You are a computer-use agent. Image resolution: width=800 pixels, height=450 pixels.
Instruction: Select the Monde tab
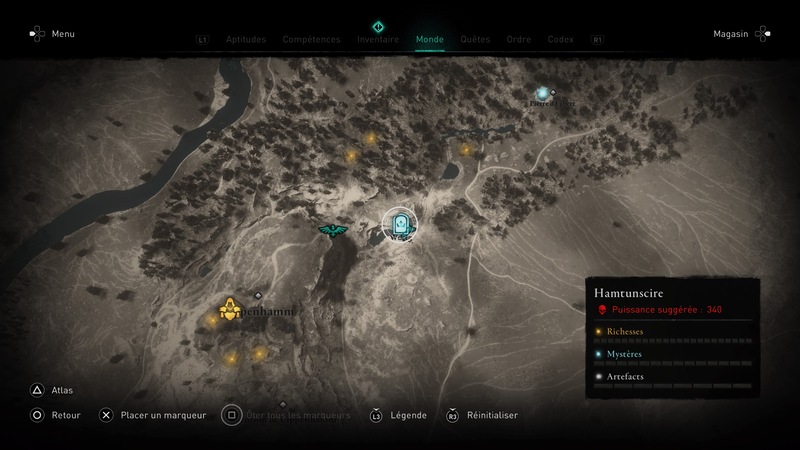click(x=430, y=40)
